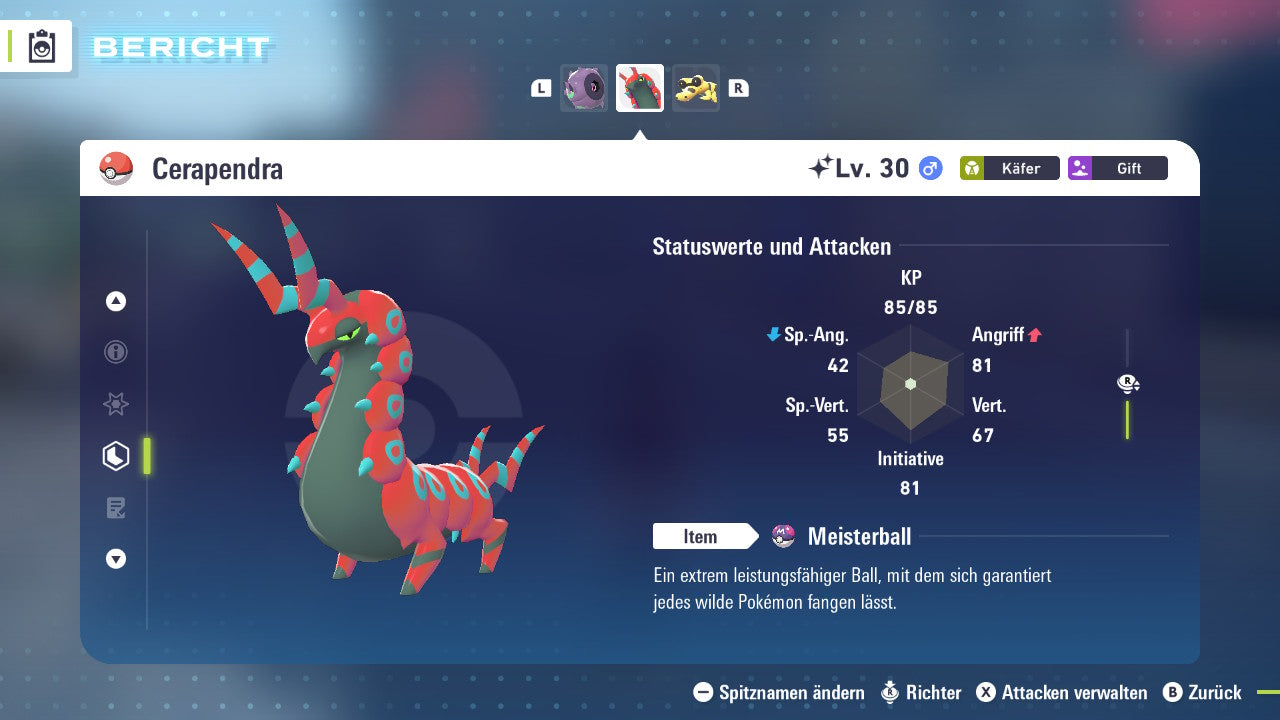Click the clipboard icon next to BERICHT

click(x=43, y=44)
